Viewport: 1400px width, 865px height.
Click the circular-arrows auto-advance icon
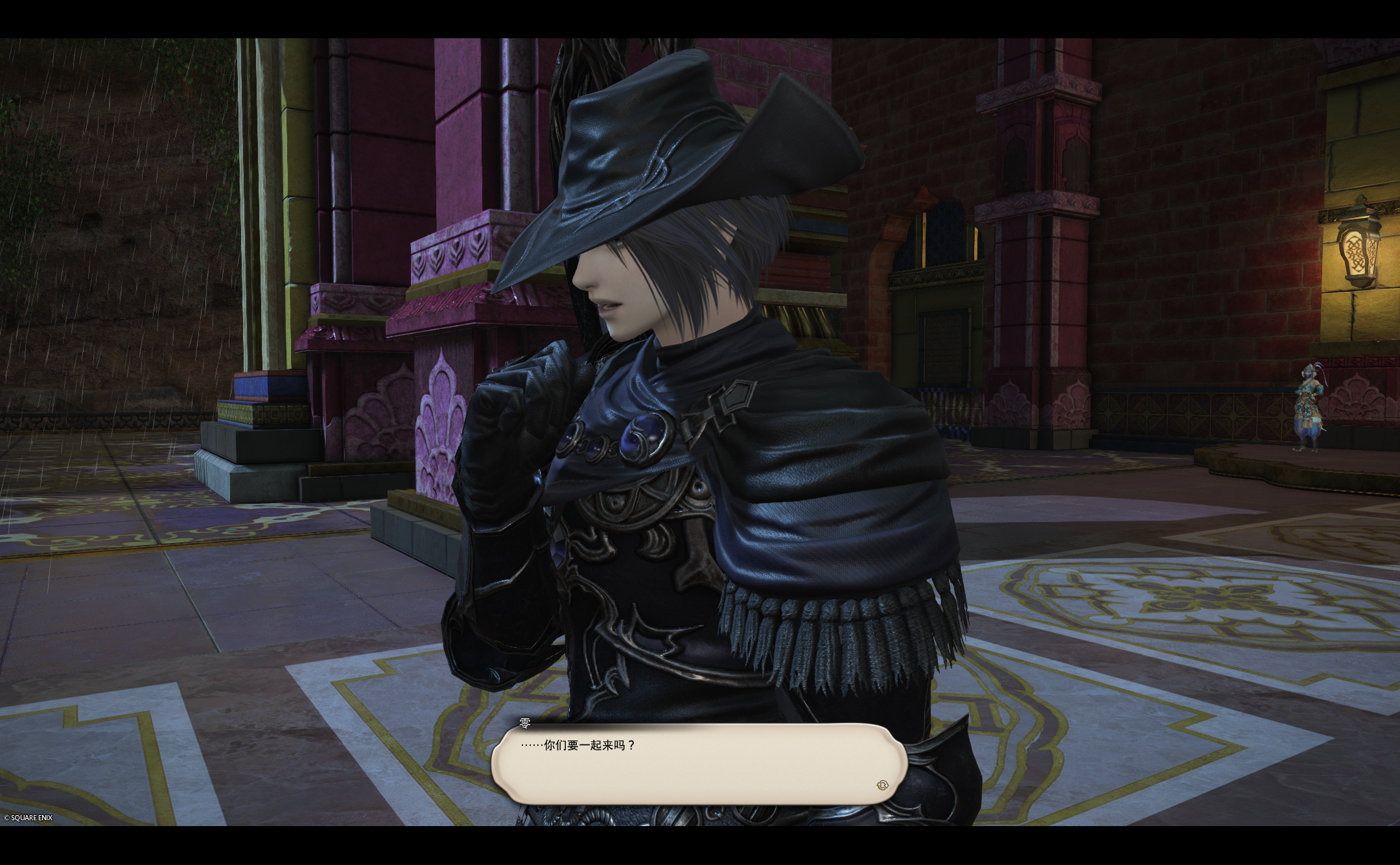tap(881, 785)
